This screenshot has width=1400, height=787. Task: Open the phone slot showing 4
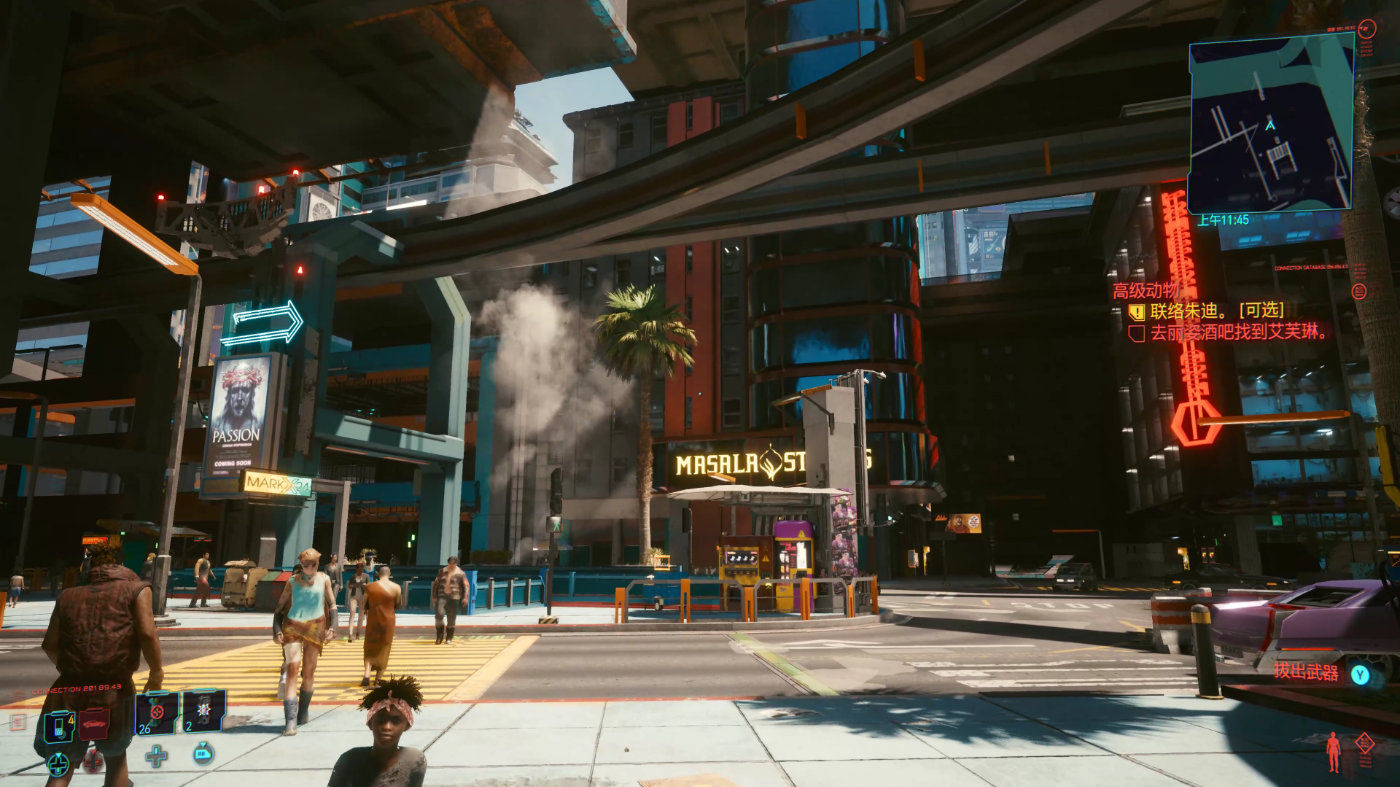(x=59, y=724)
